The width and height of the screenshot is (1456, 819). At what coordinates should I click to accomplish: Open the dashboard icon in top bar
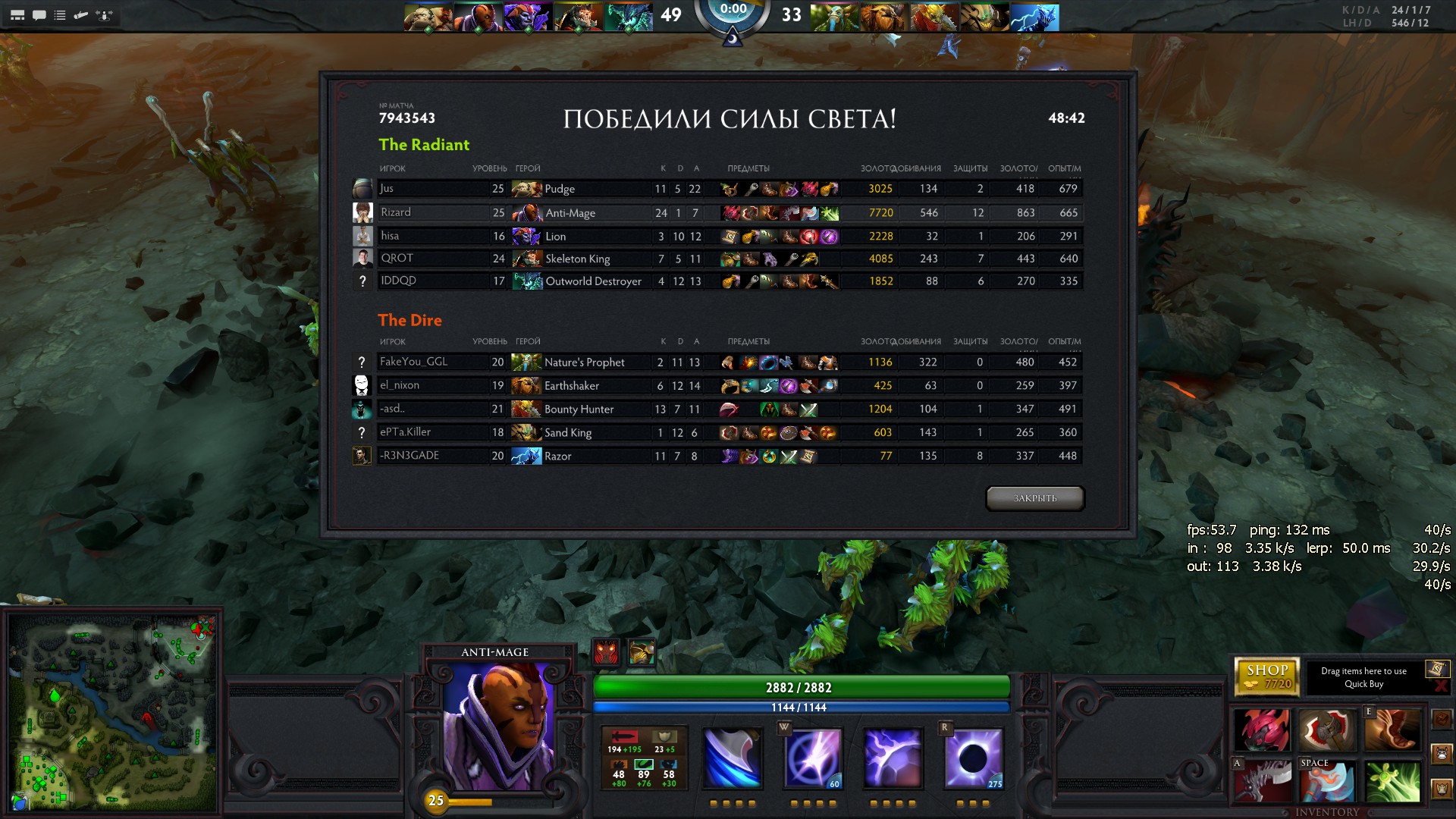(17, 15)
